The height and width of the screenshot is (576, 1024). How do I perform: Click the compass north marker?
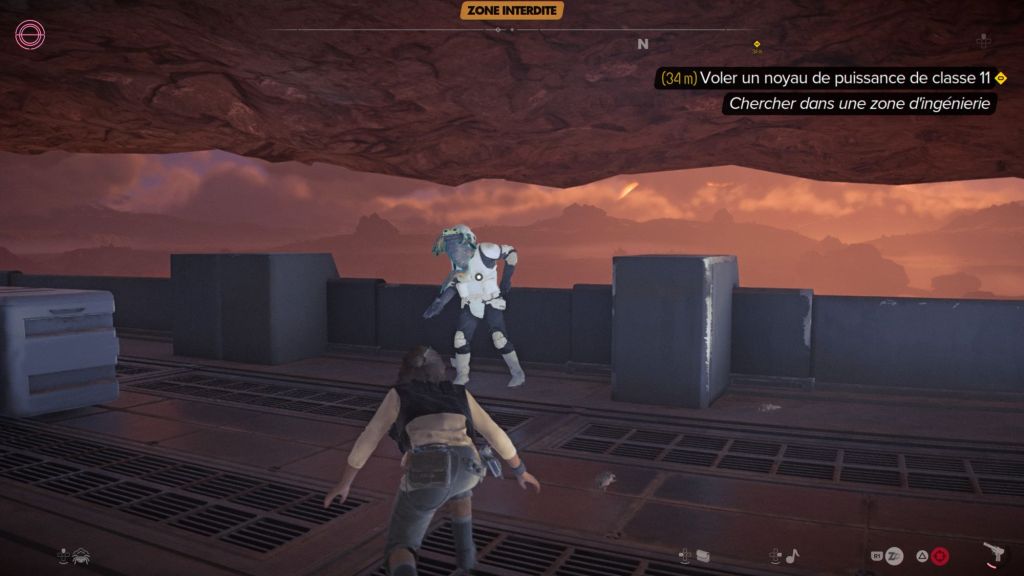(643, 44)
